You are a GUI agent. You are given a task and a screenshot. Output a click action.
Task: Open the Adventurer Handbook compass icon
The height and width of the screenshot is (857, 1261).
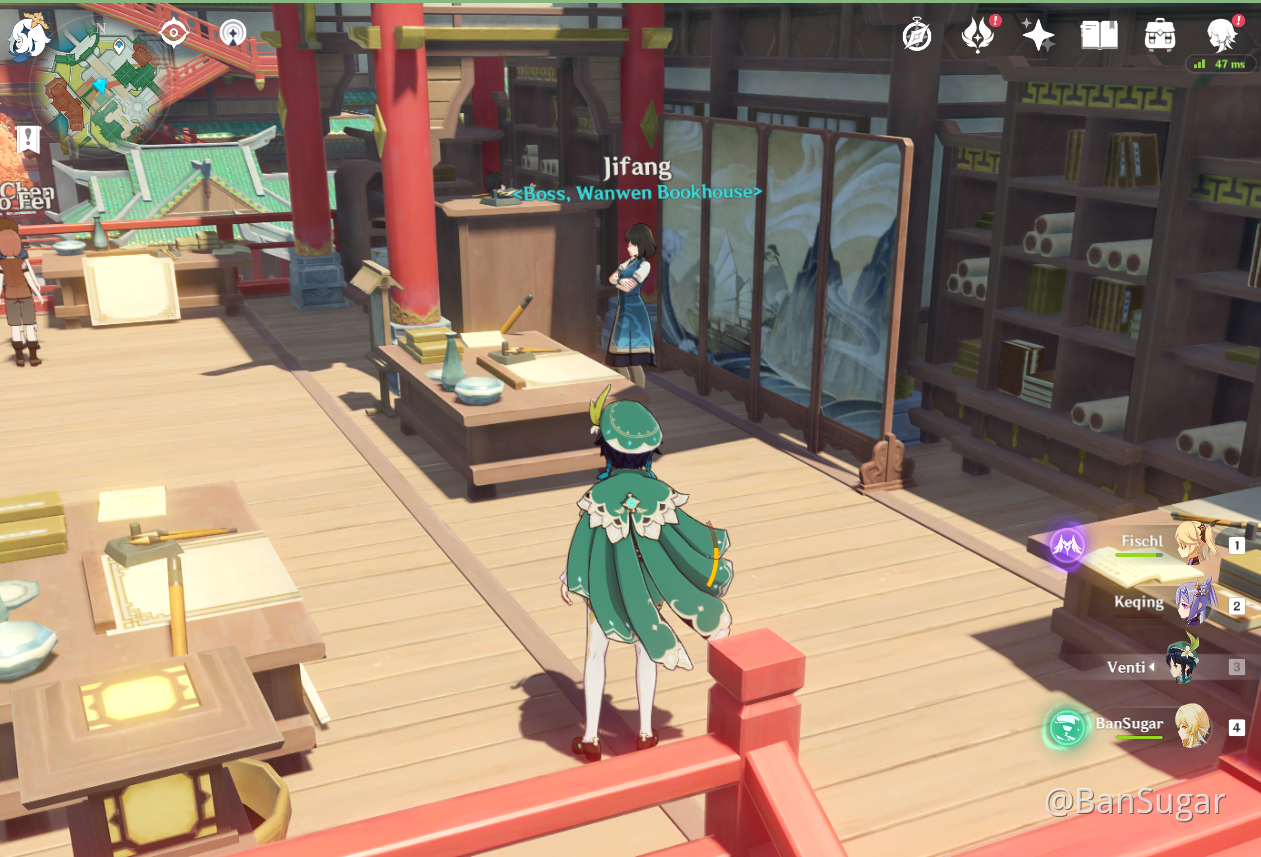(x=917, y=36)
